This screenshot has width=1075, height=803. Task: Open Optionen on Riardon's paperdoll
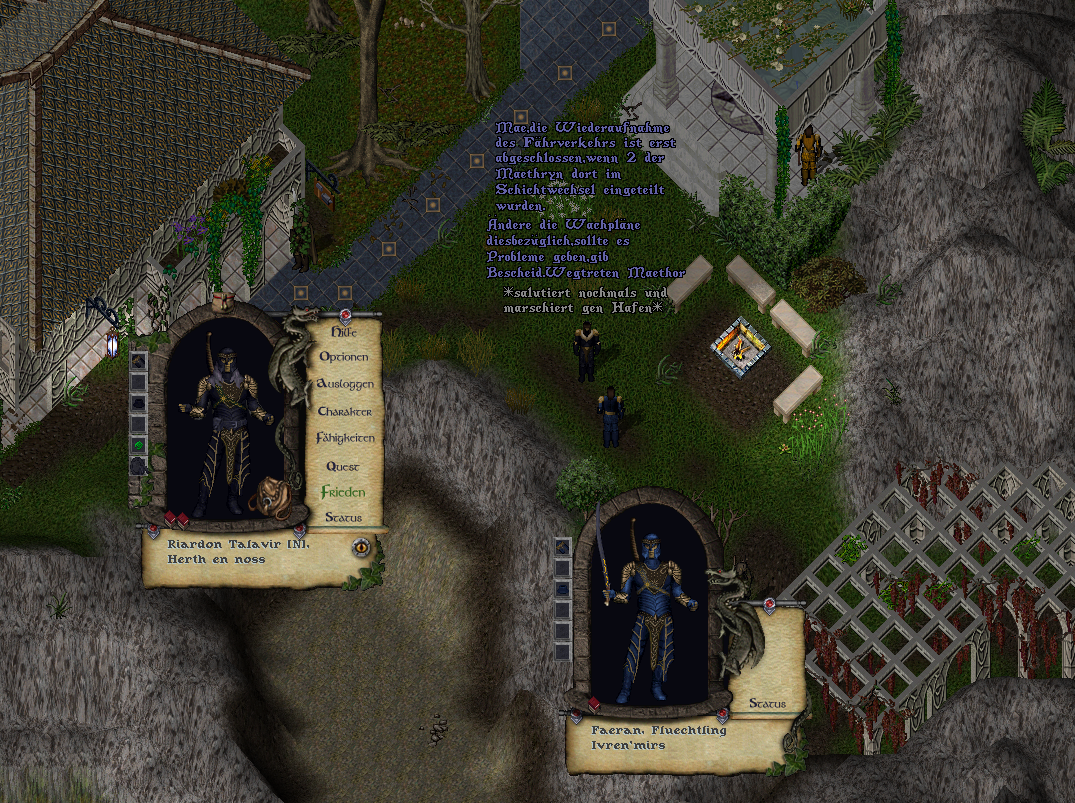[344, 357]
